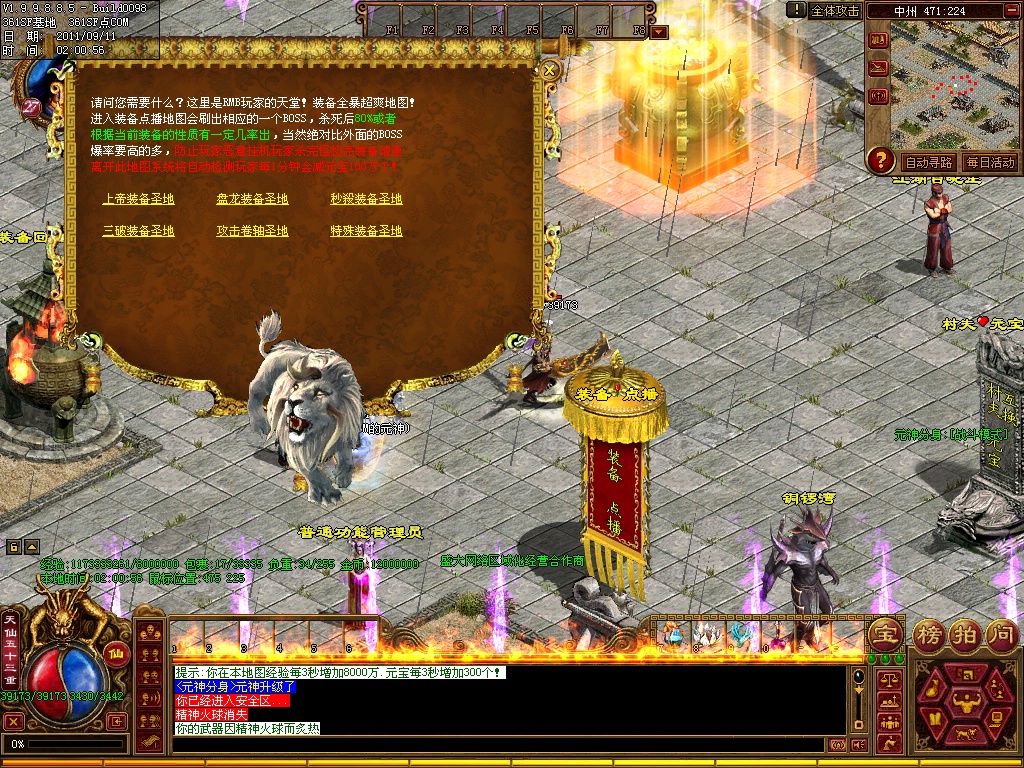
Task: Open the 每日活动 daily events button
Action: tap(989, 162)
